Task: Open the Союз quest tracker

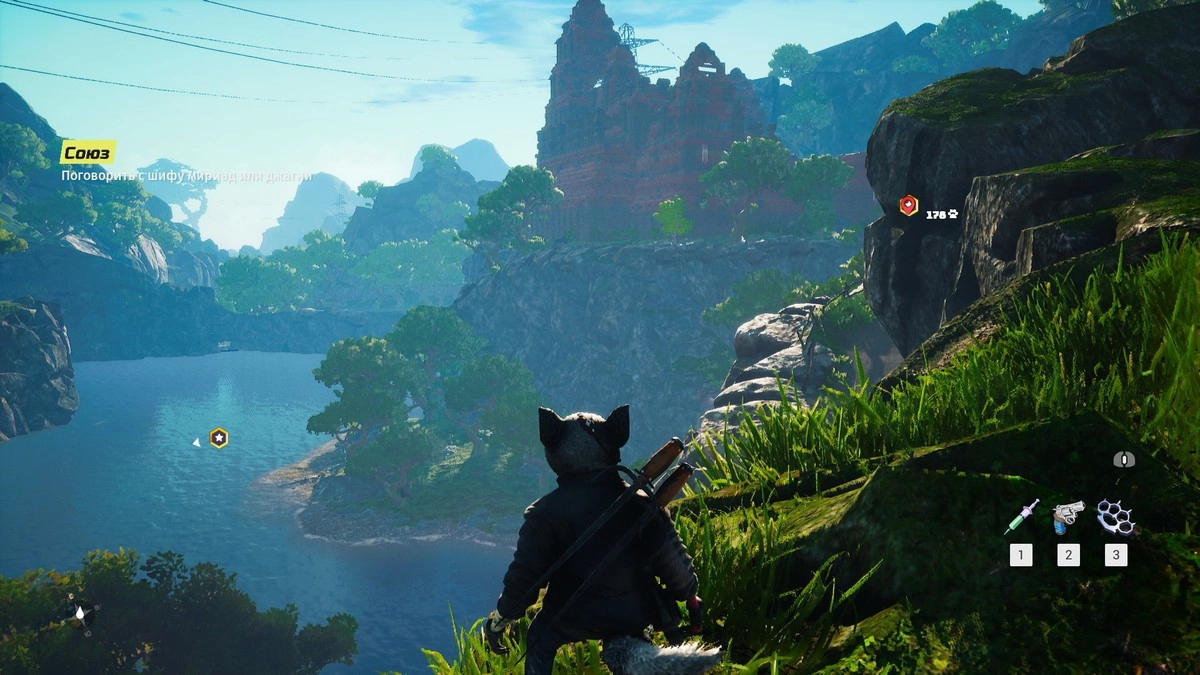Action: pyautogui.click(x=87, y=152)
